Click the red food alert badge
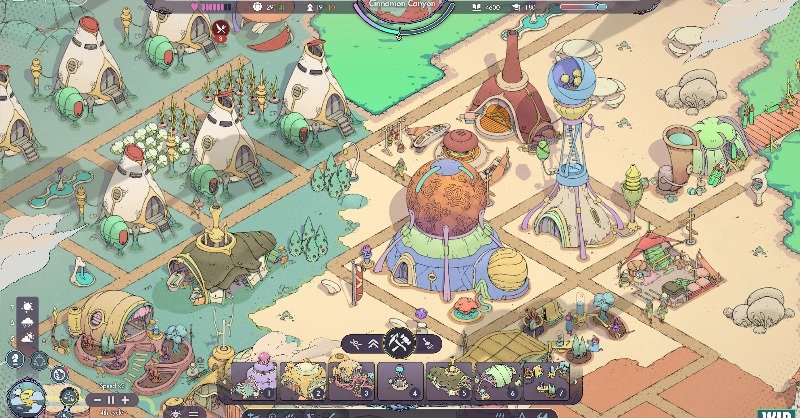Screen dimensions: 800x418 click(221, 29)
